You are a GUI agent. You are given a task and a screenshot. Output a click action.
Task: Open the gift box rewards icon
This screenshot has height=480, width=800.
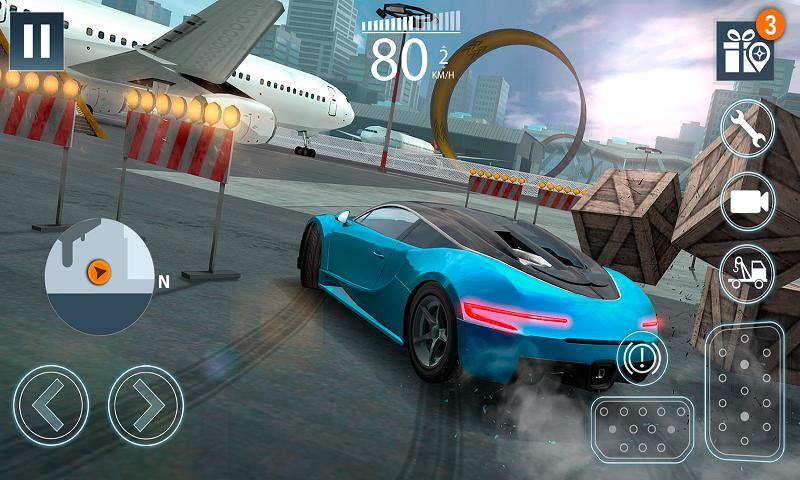[744, 51]
